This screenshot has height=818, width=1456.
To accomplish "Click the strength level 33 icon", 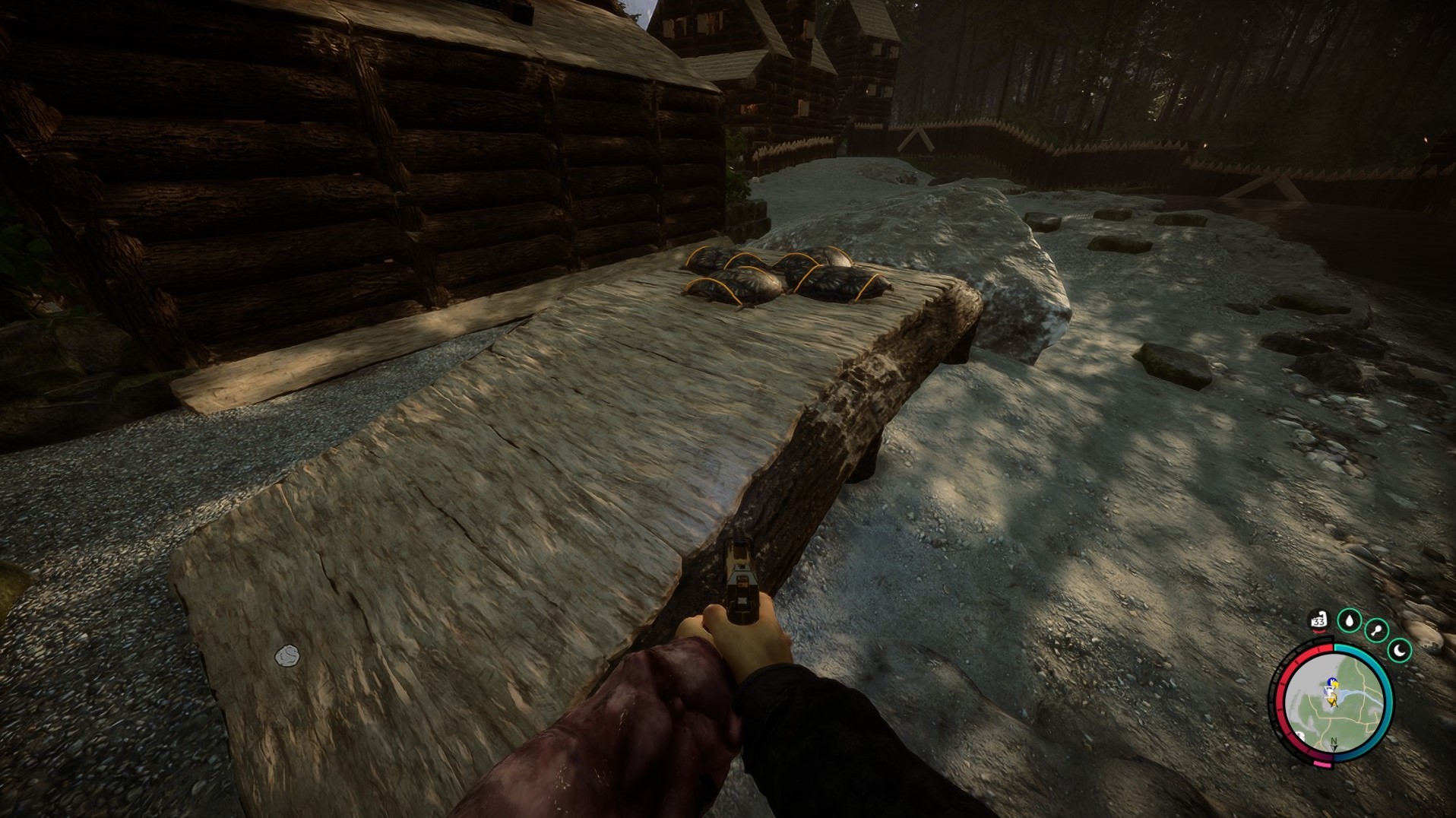I will click(1318, 621).
